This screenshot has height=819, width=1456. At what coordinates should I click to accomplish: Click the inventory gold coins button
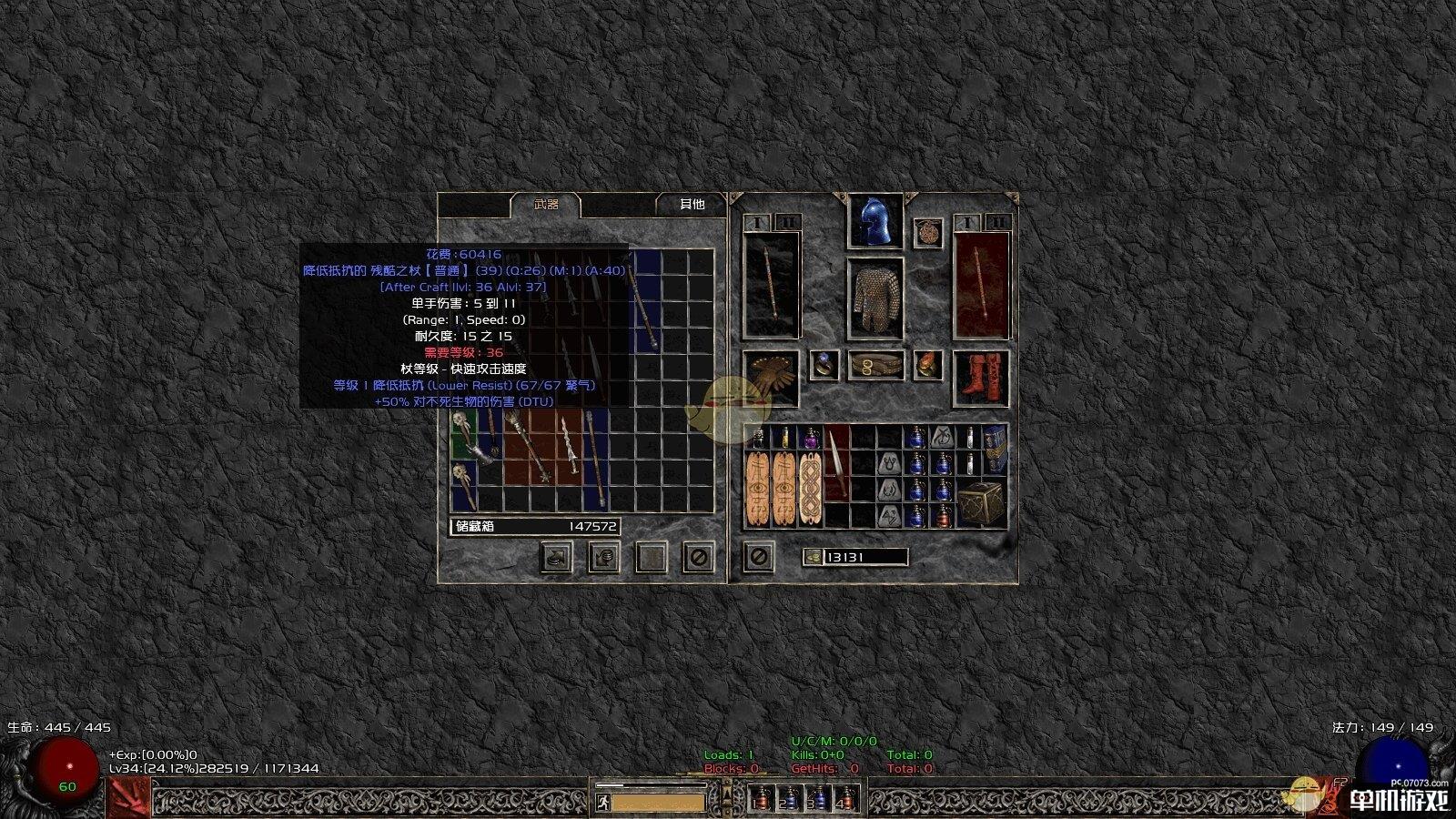tap(813, 557)
